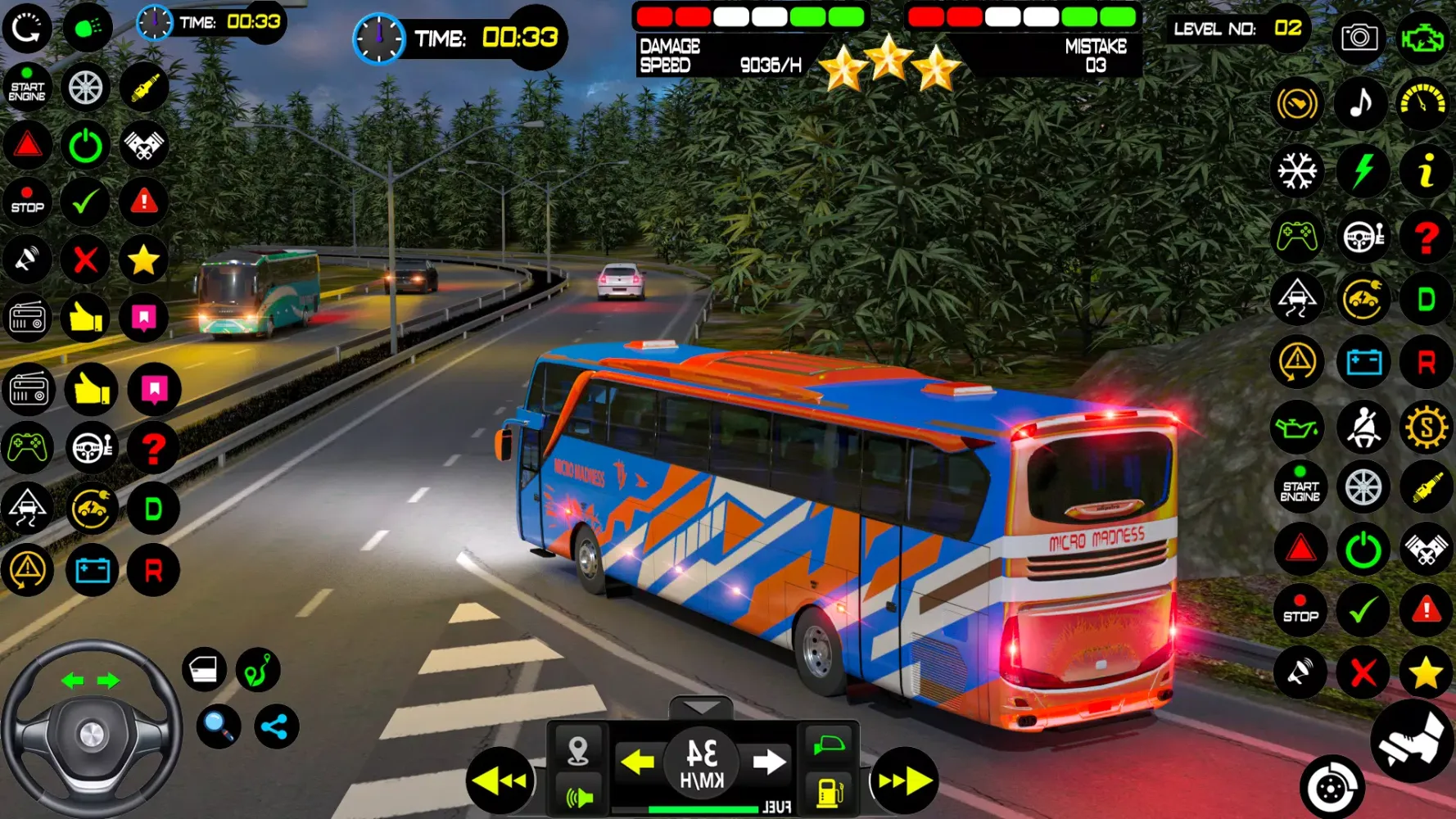This screenshot has width=1456, height=819.
Task: Click the yellow rewind arrows button
Action: [x=500, y=781]
